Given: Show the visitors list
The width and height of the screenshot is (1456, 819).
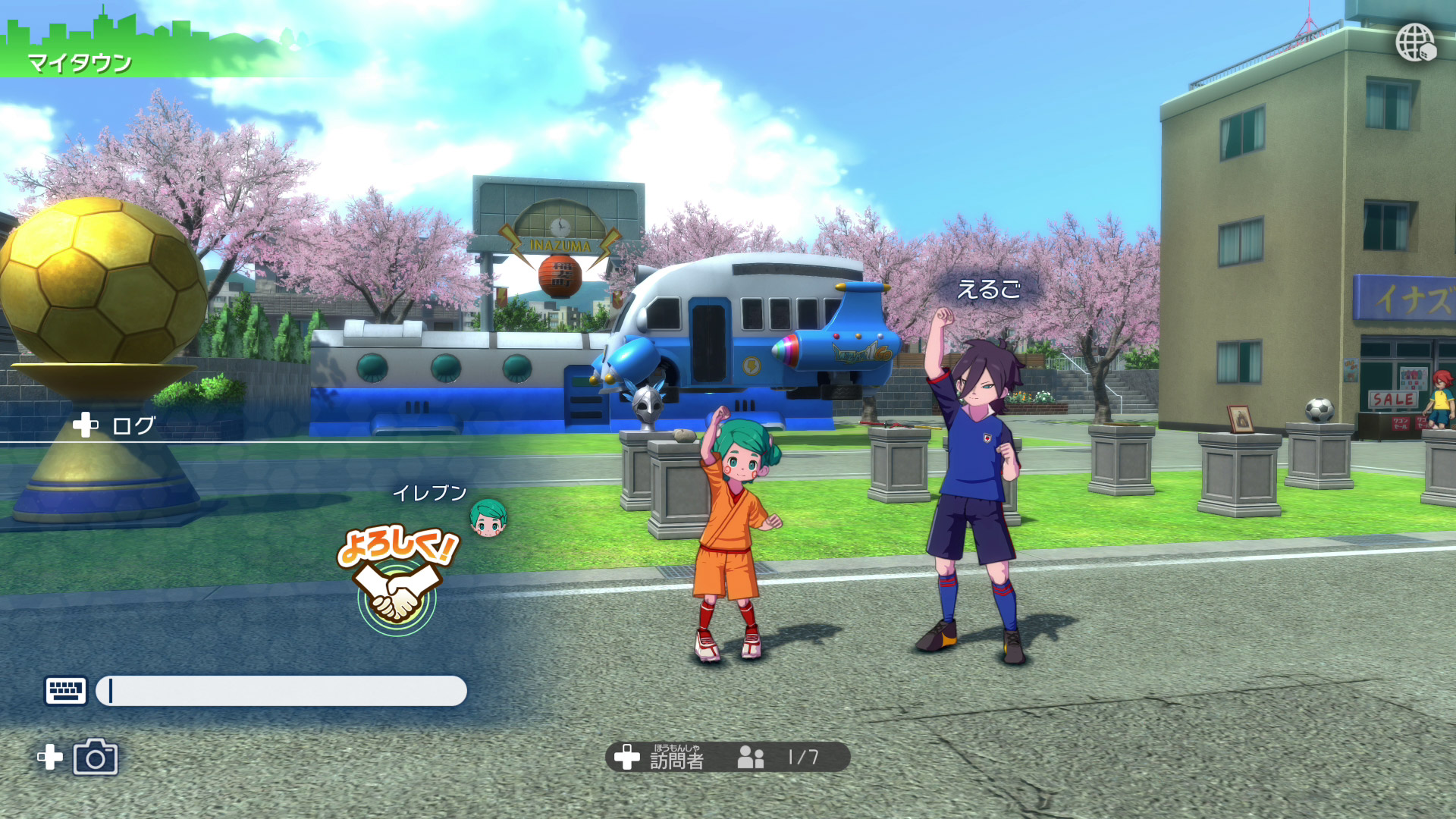Looking at the screenshot, I should pyautogui.click(x=726, y=757).
